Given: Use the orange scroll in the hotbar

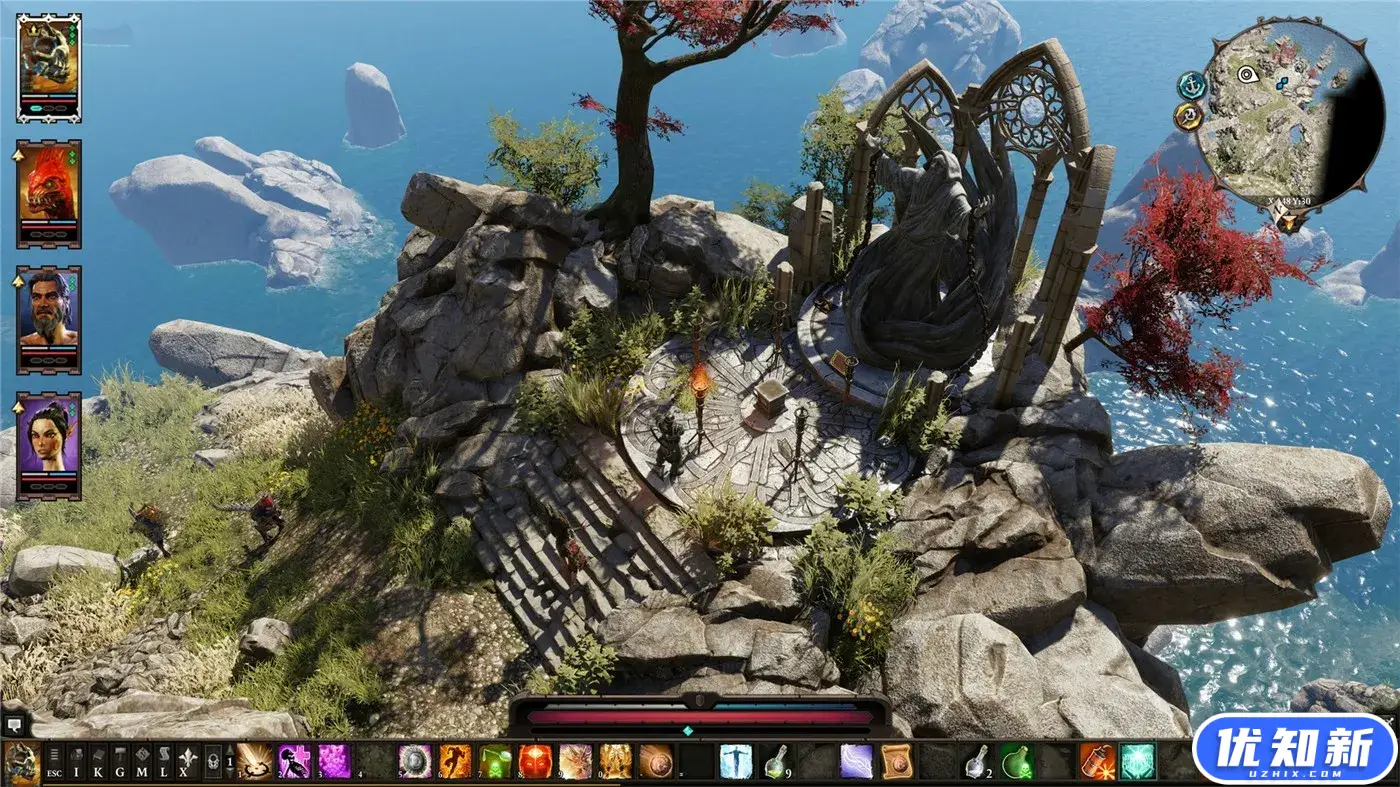Looking at the screenshot, I should point(896,761).
